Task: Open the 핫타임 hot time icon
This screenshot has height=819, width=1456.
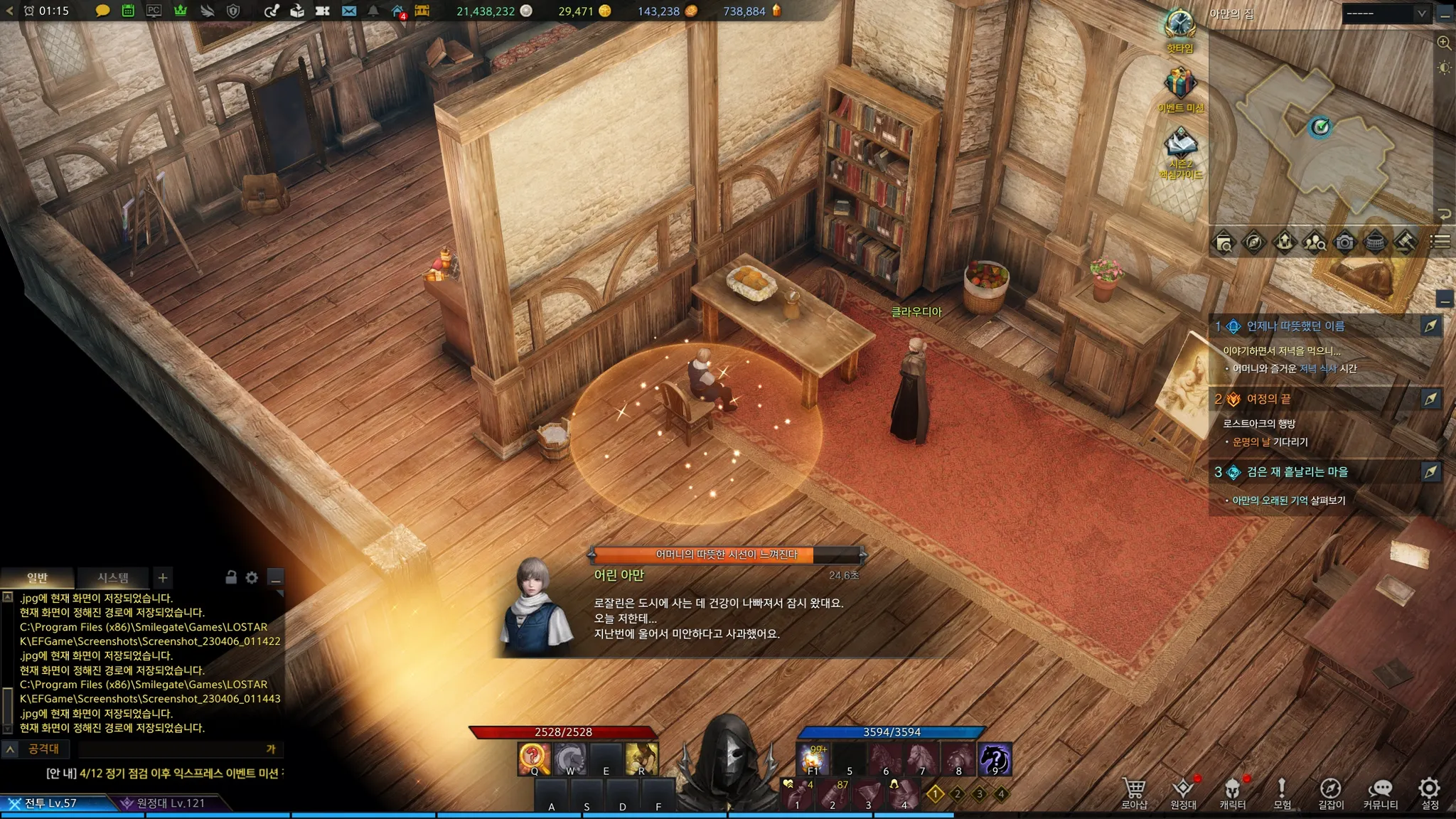Action: click(1179, 30)
